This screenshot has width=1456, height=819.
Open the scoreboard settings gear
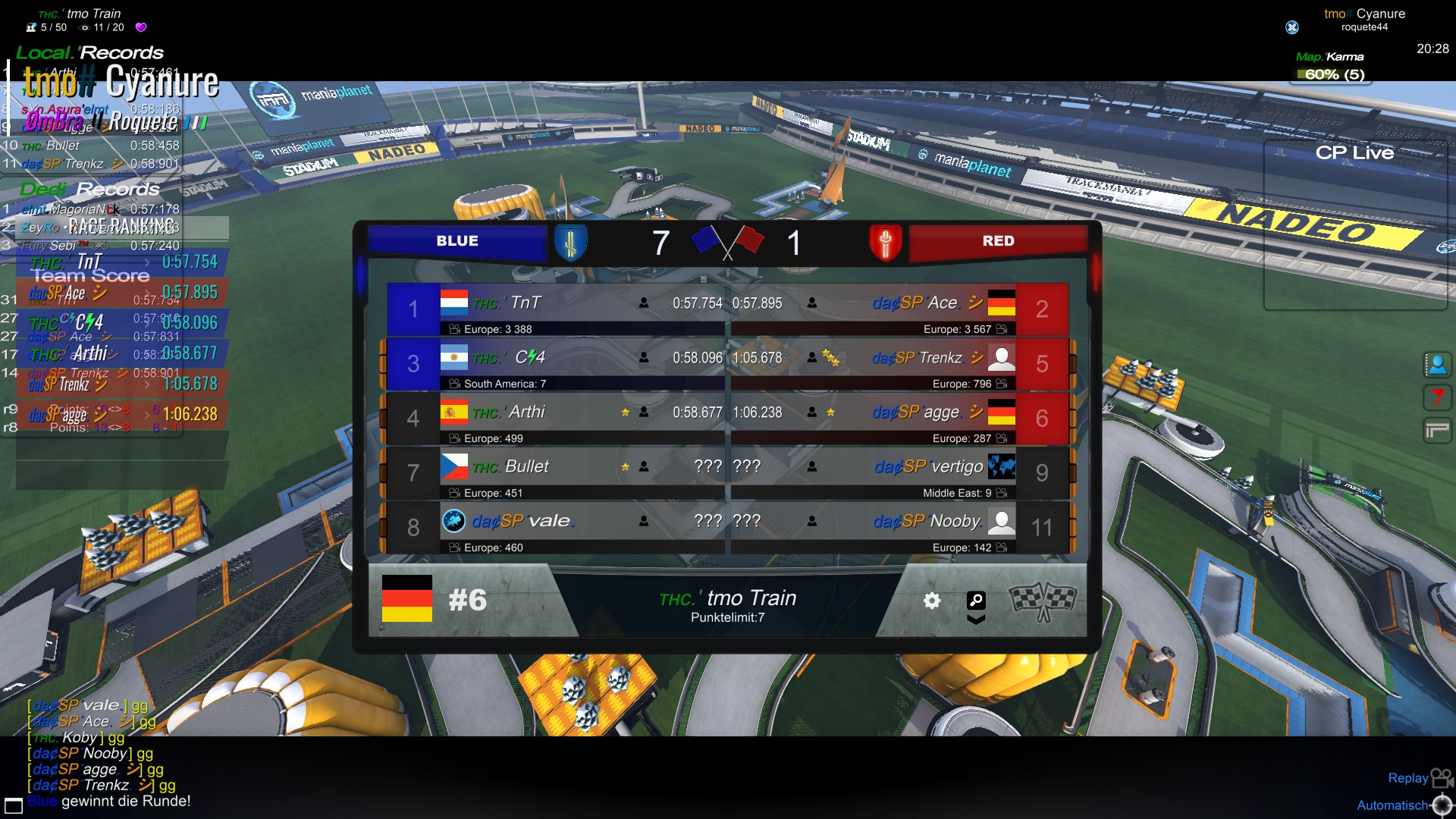[x=932, y=601]
